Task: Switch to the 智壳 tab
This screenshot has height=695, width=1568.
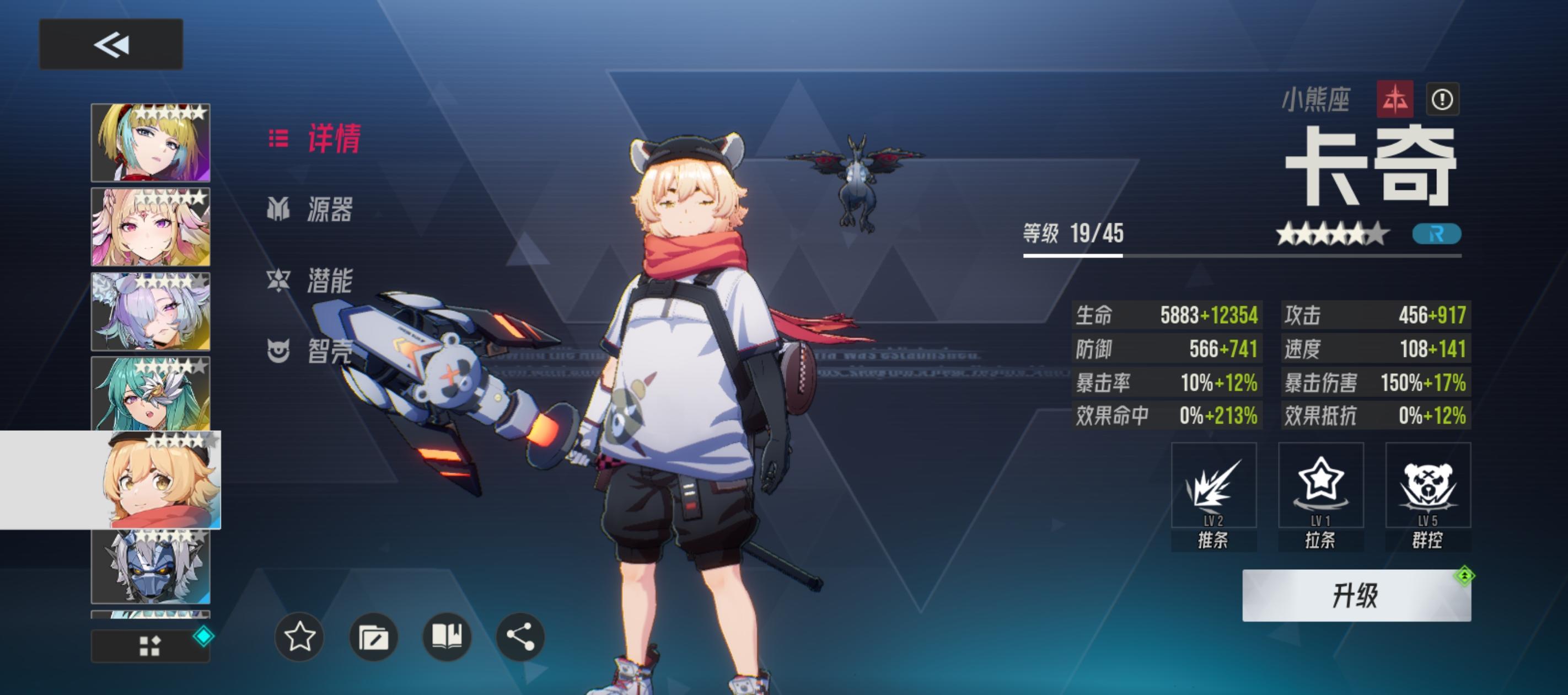Action: (310, 351)
